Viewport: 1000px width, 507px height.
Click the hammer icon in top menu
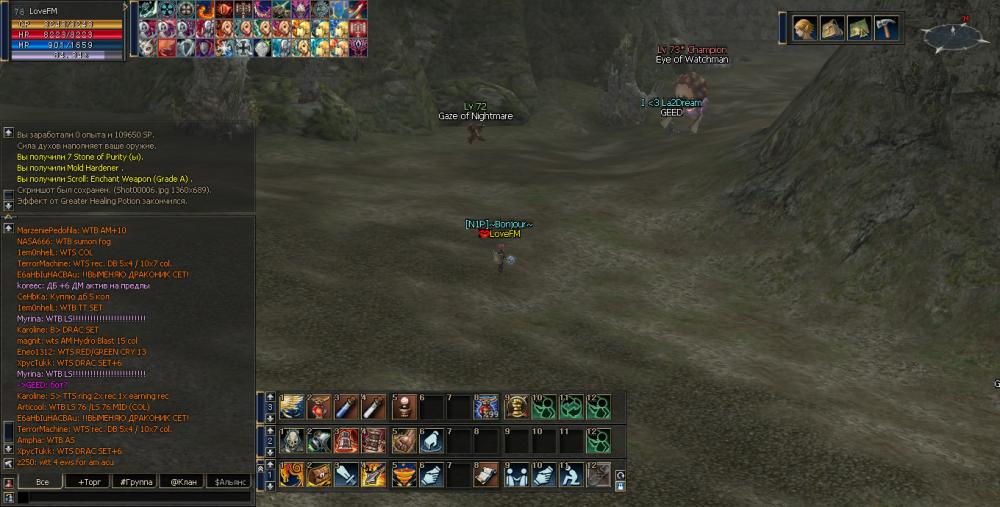click(x=886, y=28)
